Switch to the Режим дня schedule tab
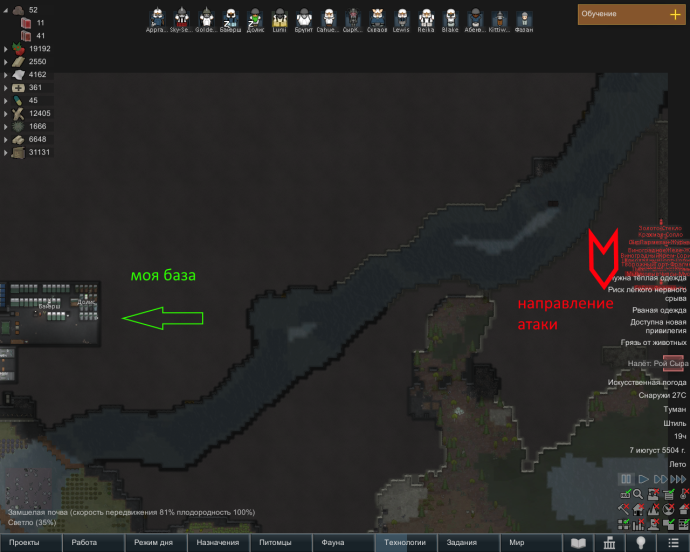Screen dimensions: 690x552 (154, 542)
